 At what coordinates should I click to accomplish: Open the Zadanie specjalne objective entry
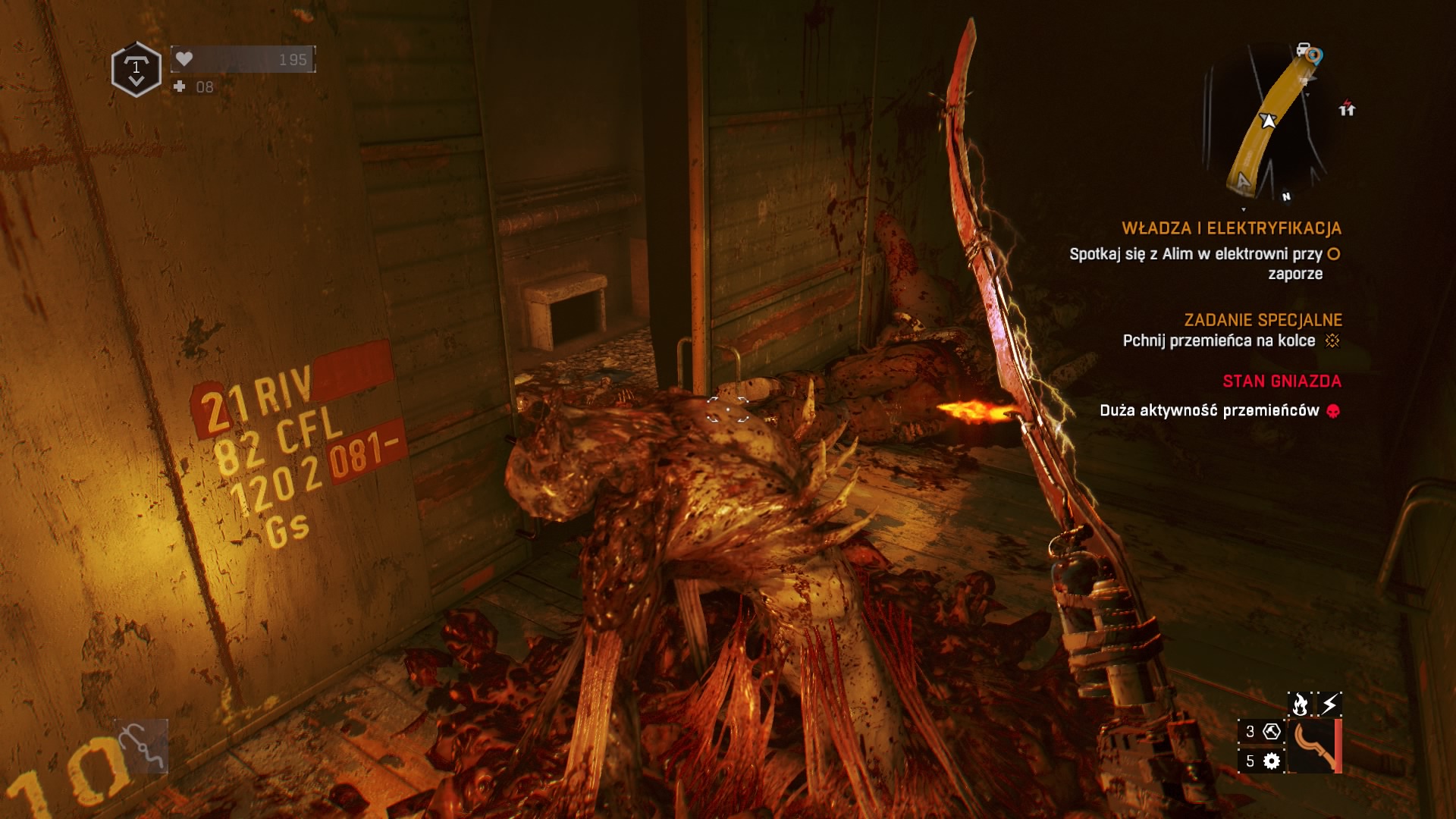tap(1263, 320)
